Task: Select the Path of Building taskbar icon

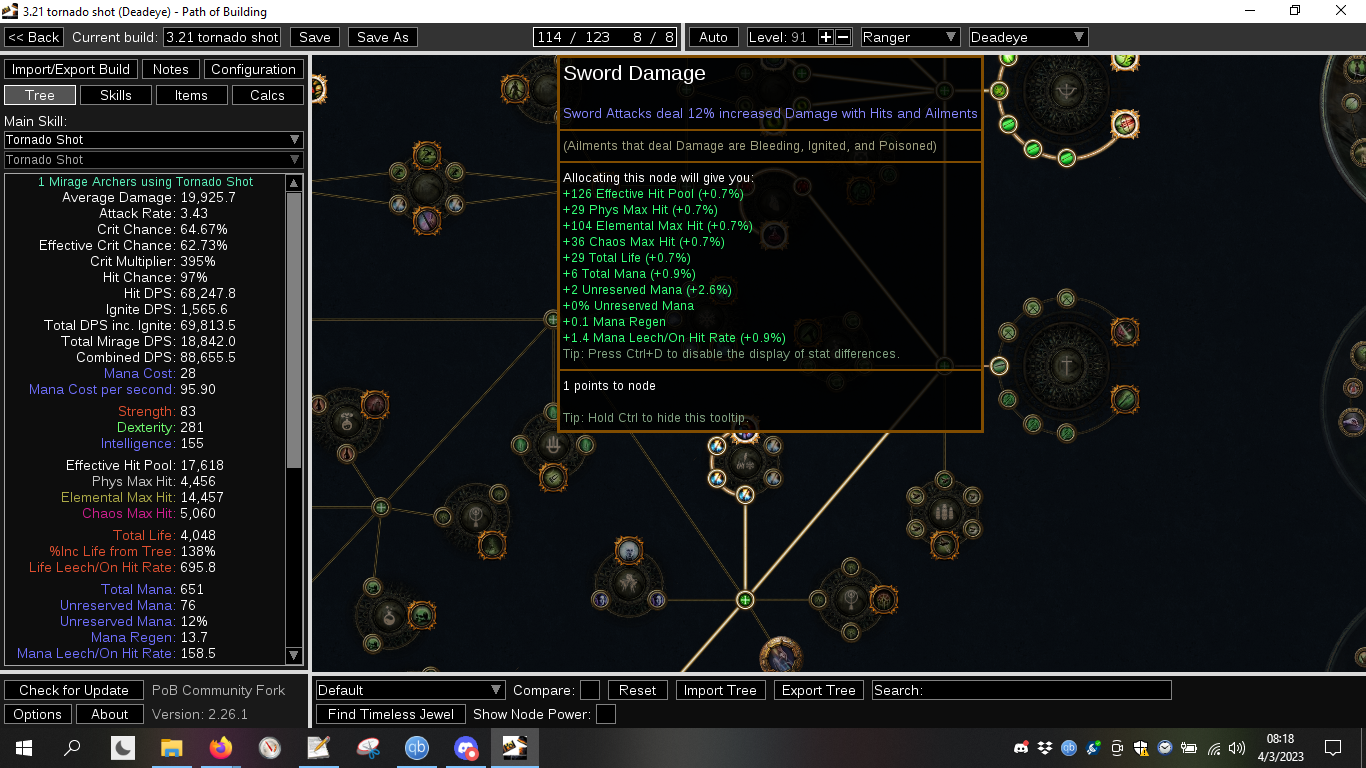Action: tap(514, 747)
